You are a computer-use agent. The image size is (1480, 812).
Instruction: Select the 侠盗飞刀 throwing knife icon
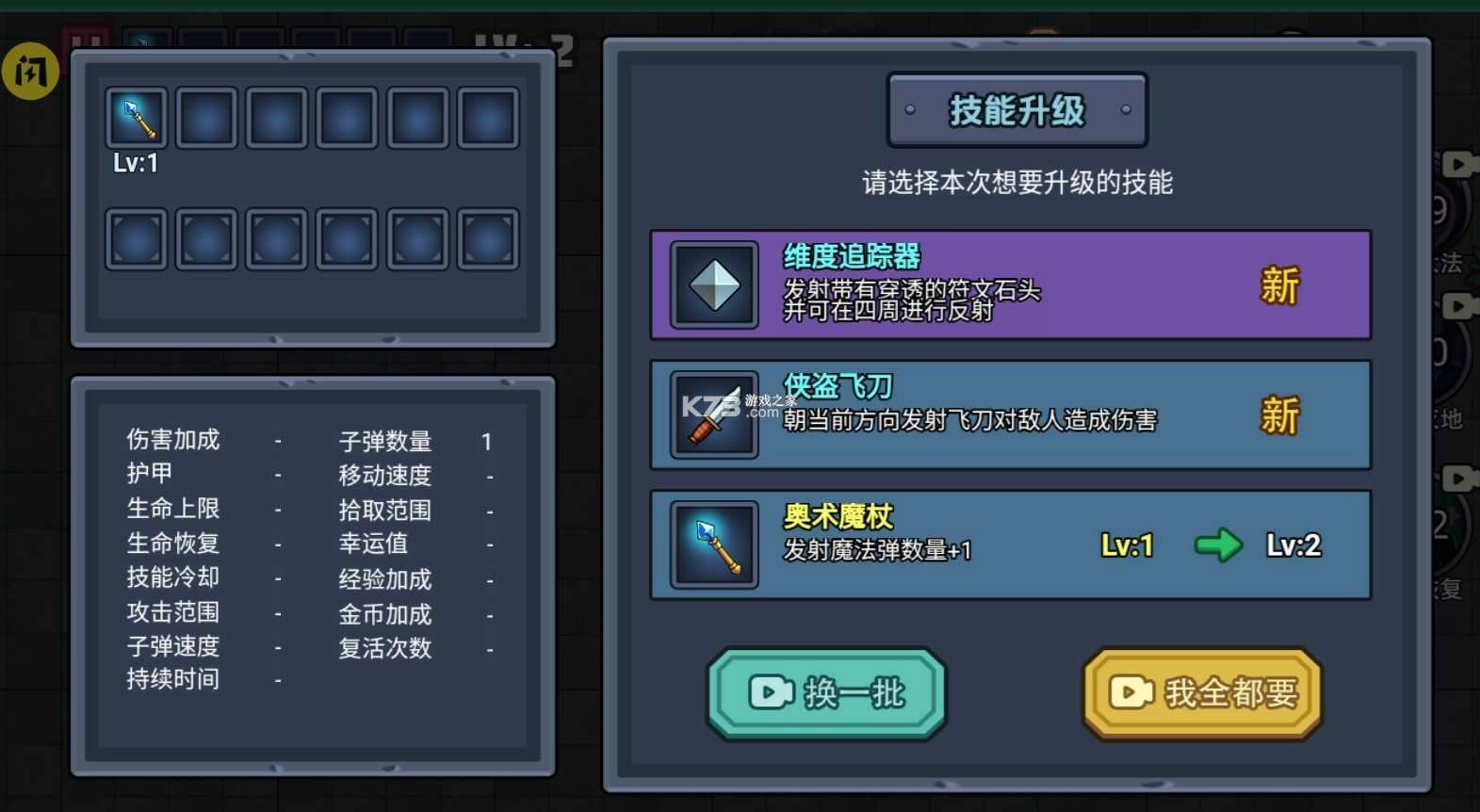(713, 414)
